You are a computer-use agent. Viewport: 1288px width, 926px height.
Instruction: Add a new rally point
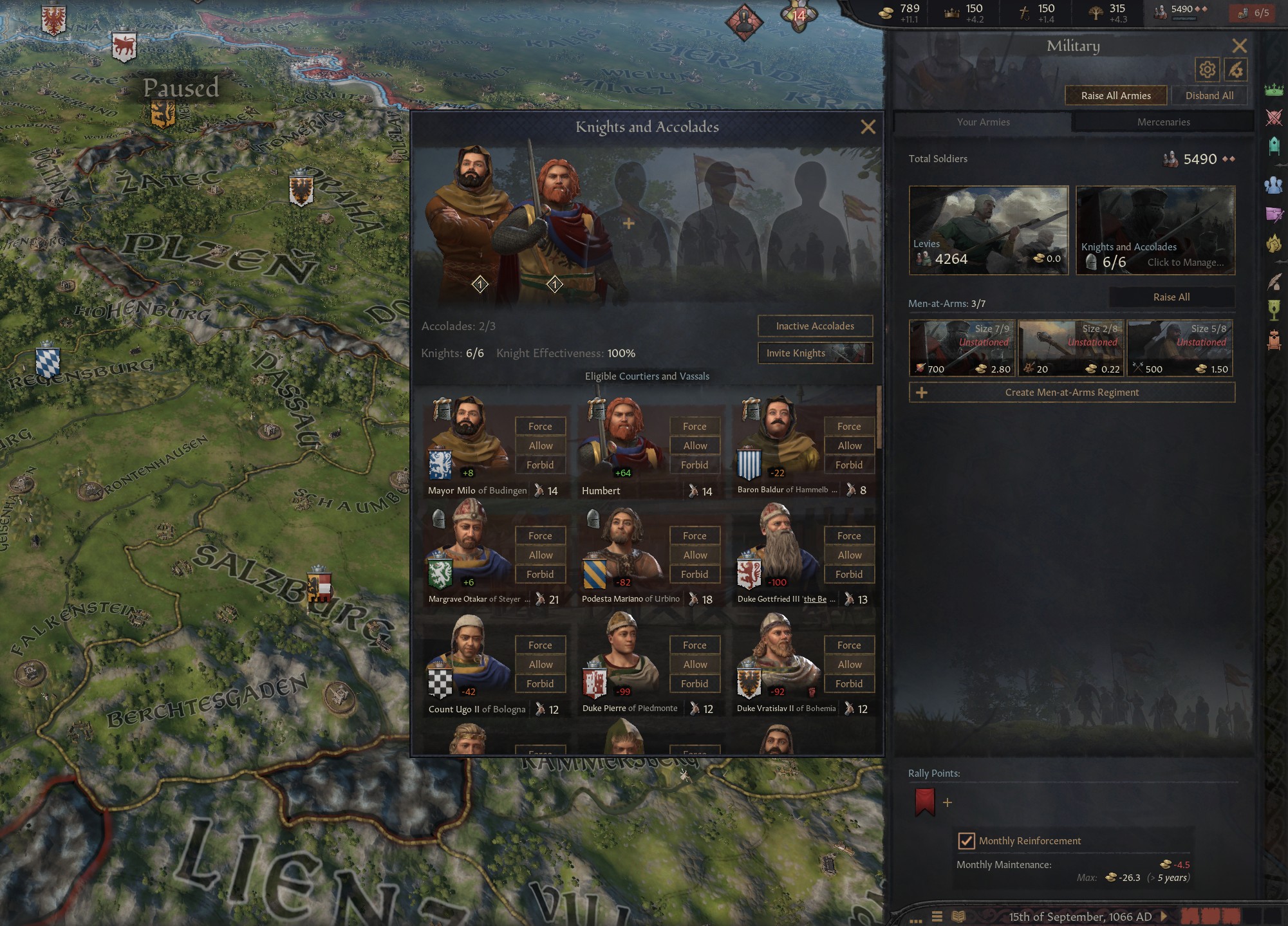pyautogui.click(x=947, y=802)
